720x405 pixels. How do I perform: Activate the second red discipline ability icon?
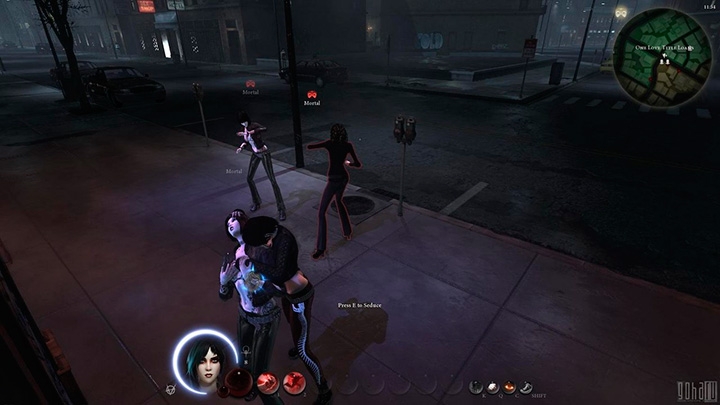pyautogui.click(x=294, y=381)
